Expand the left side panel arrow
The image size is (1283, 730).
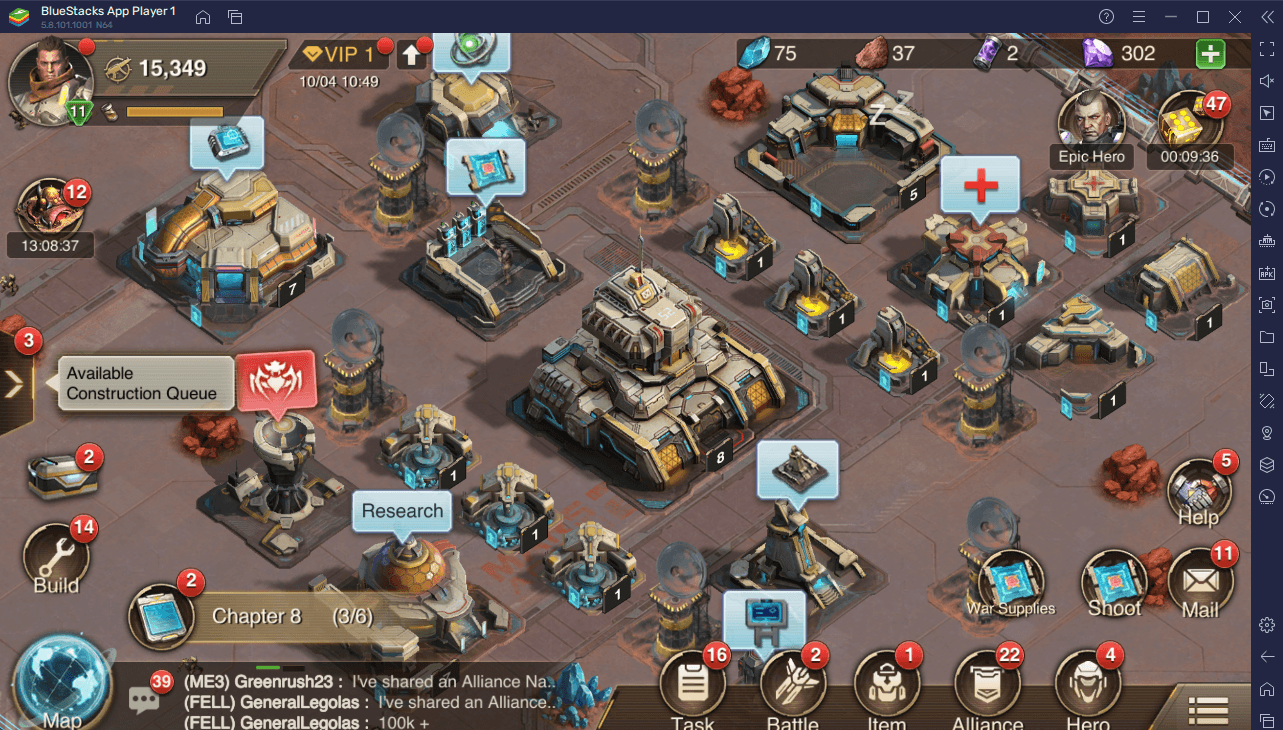point(15,383)
